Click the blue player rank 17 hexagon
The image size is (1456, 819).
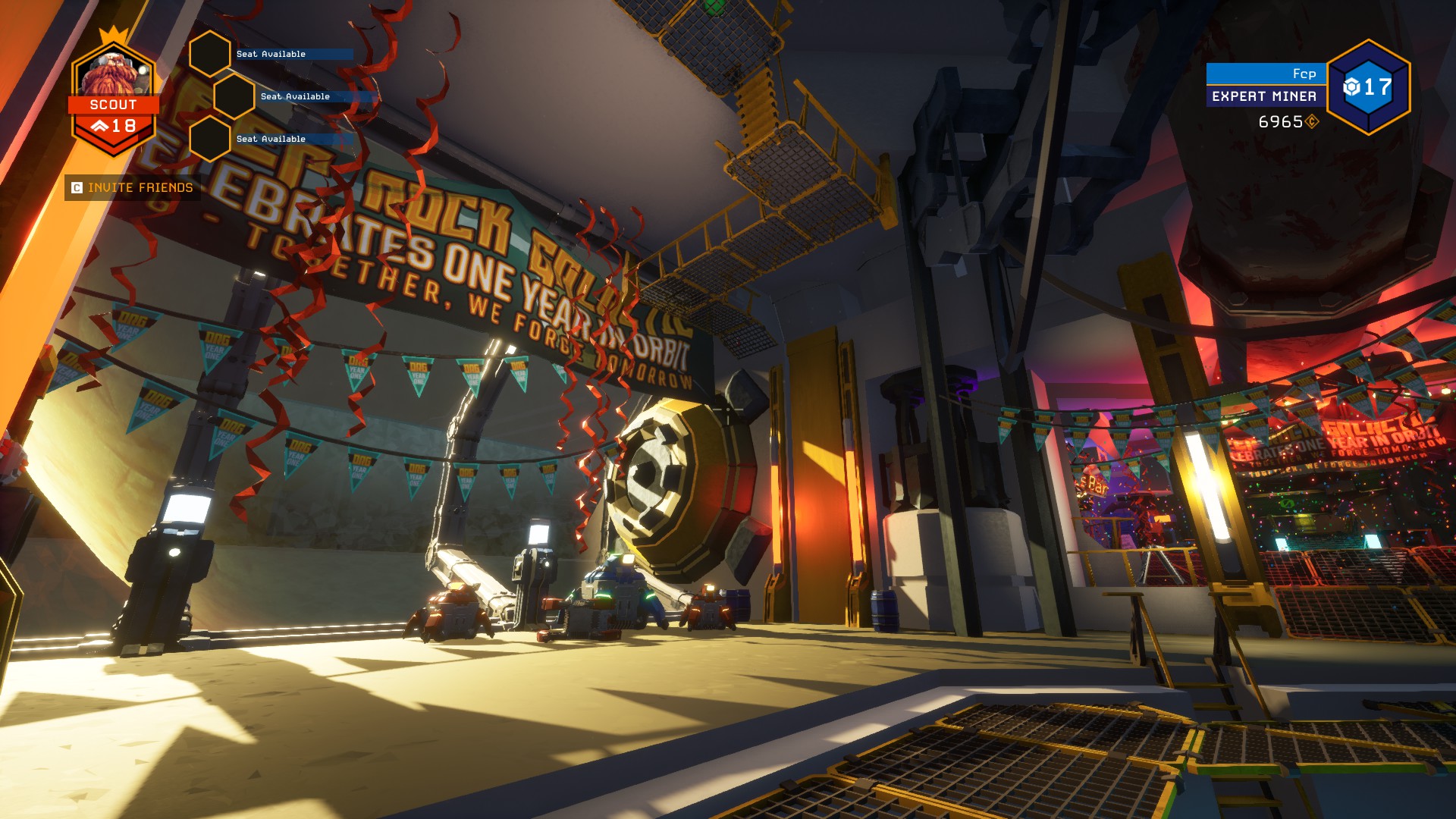pos(1368,87)
